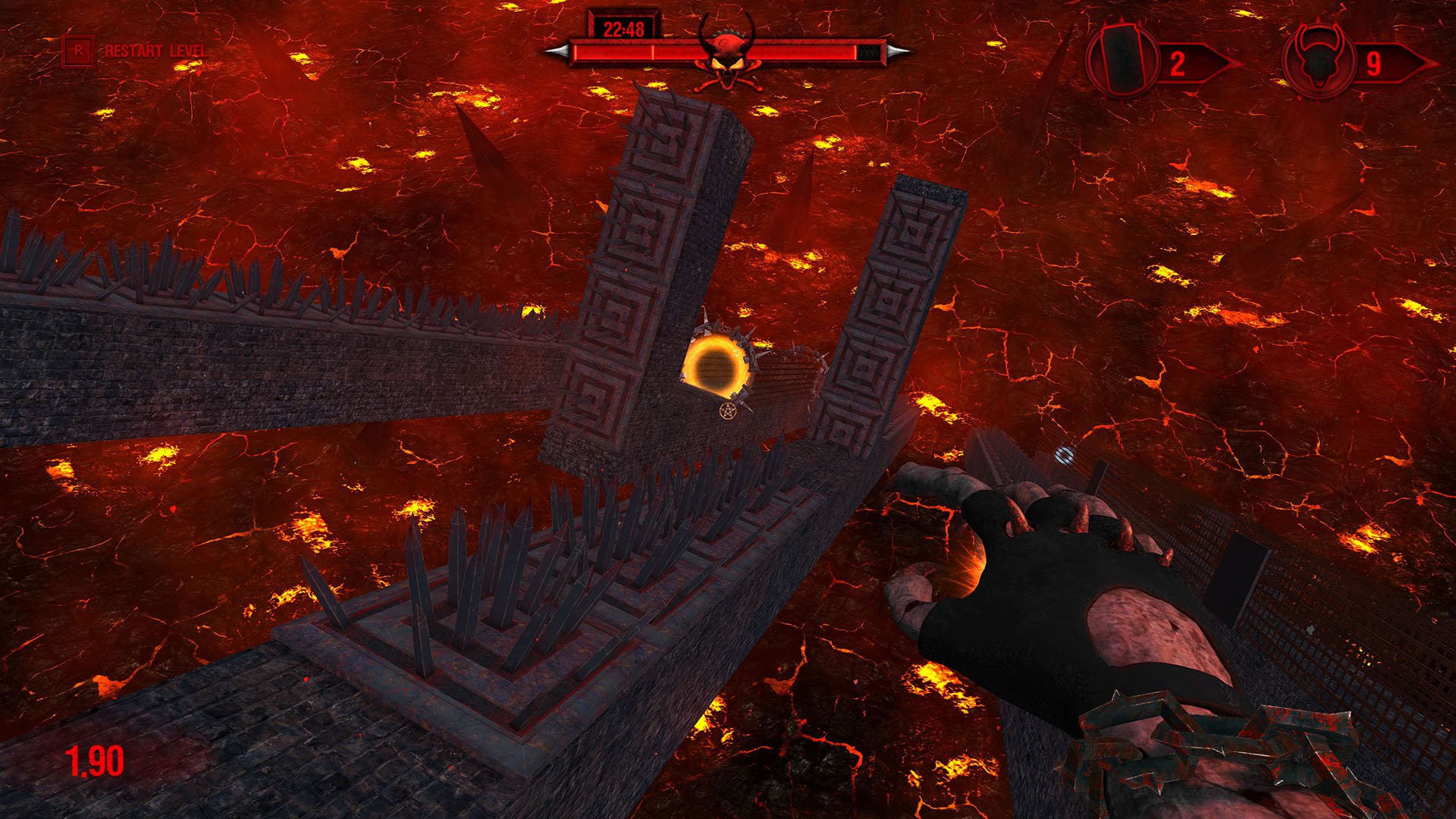
Task: Click the left arrow spike on progress bar
Action: [x=559, y=52]
